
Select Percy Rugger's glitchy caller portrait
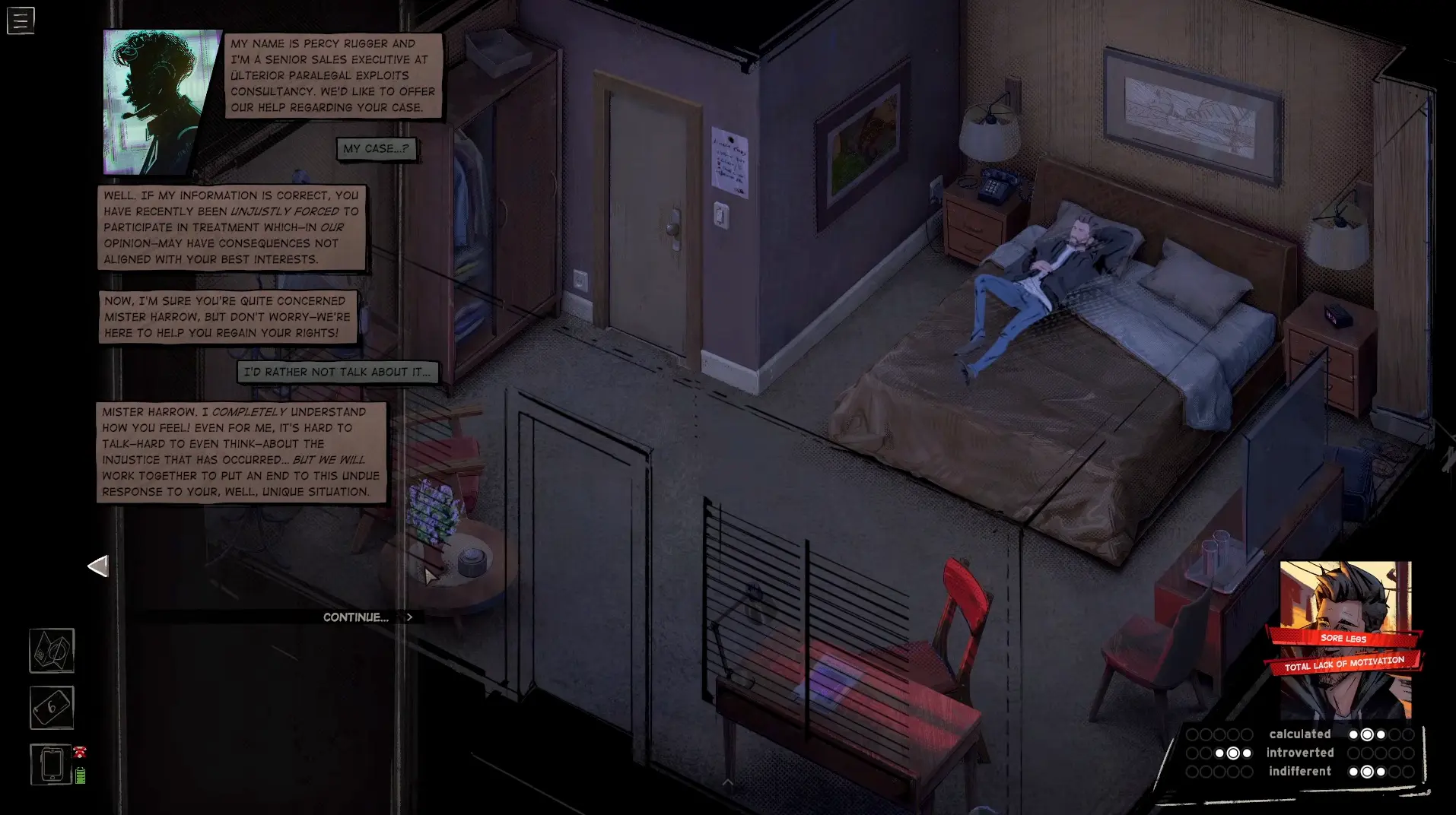[x=158, y=103]
